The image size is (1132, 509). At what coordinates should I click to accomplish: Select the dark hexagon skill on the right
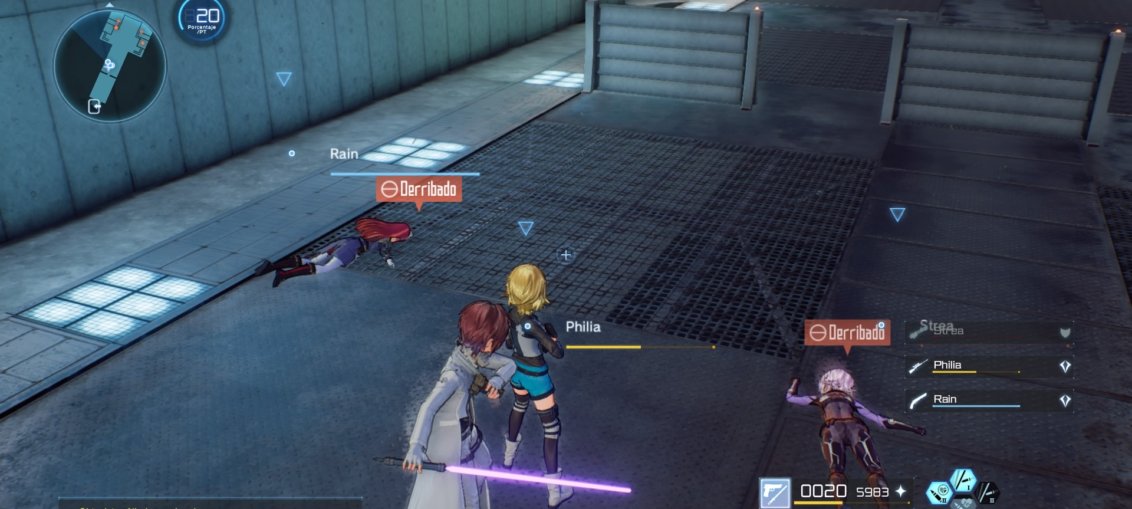(987, 492)
